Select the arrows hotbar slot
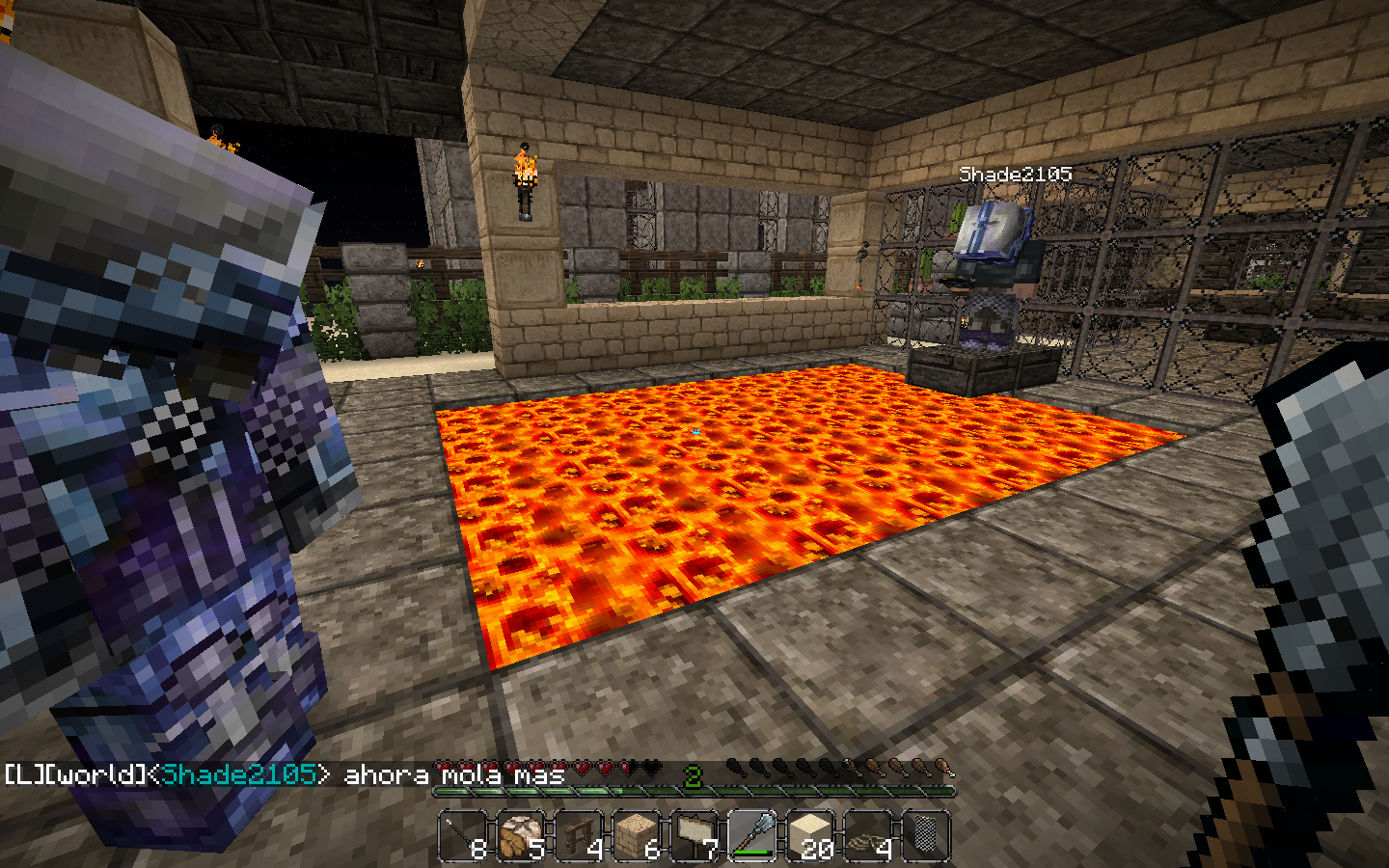 click(x=464, y=835)
